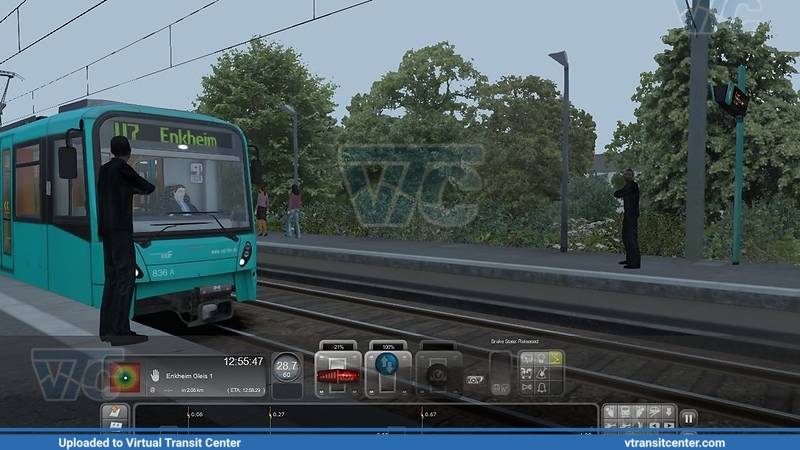Click the train brake lever control

coord(438,374)
